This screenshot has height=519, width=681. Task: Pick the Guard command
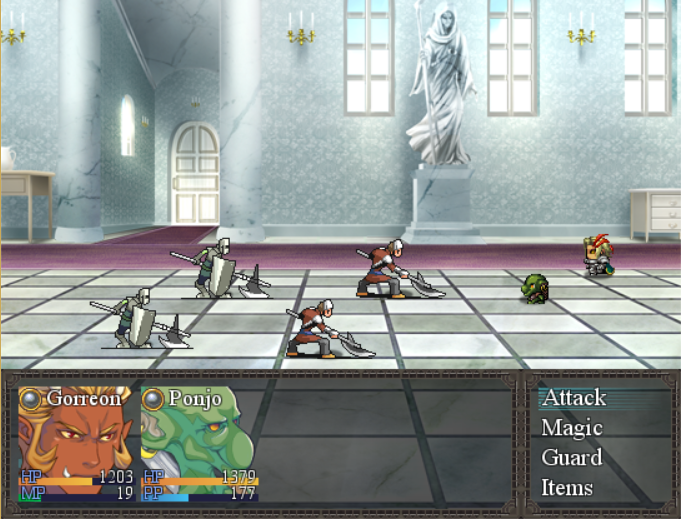pos(572,458)
